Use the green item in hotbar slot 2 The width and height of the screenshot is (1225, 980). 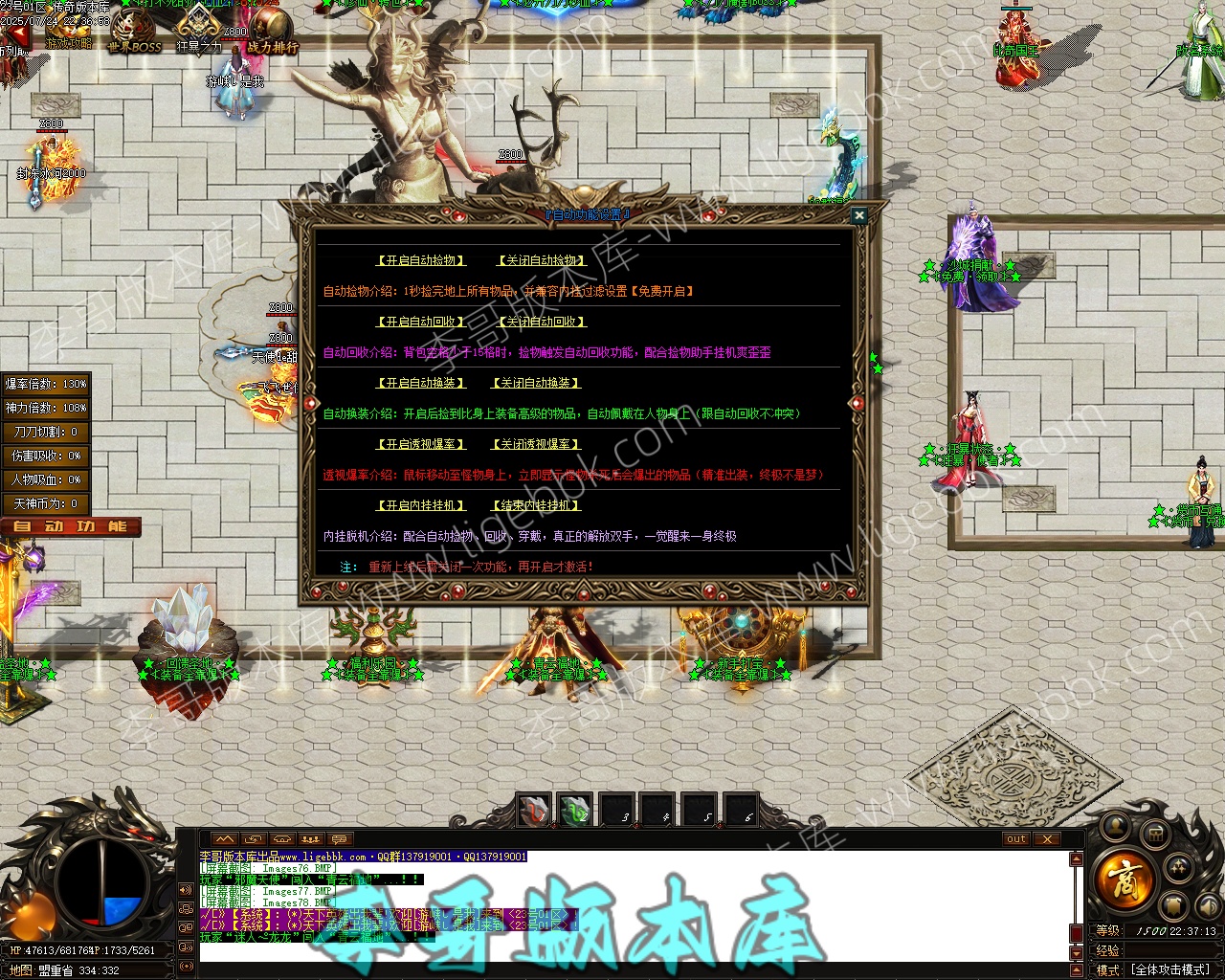[x=575, y=811]
